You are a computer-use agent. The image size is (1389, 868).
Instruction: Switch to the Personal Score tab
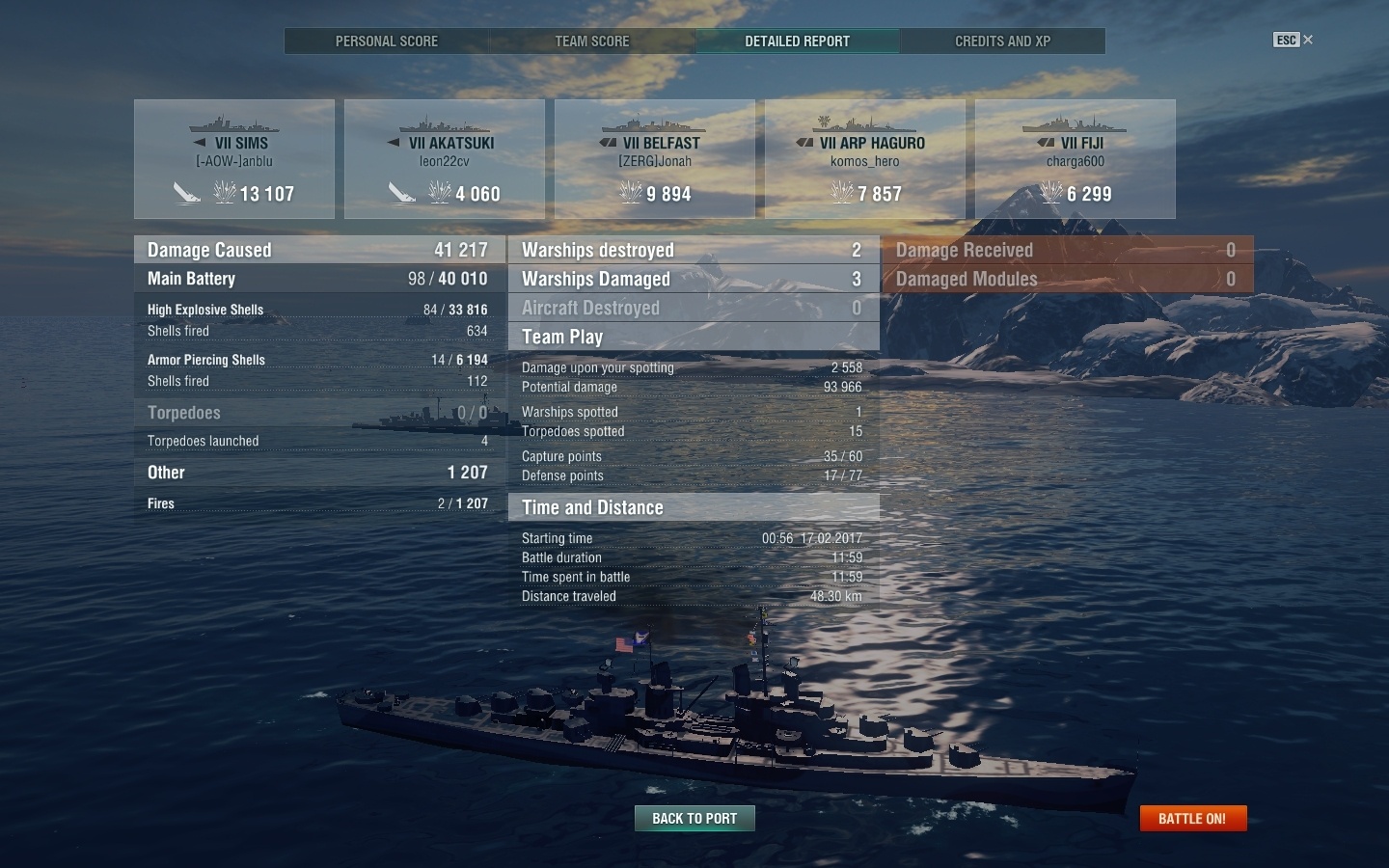pos(386,41)
